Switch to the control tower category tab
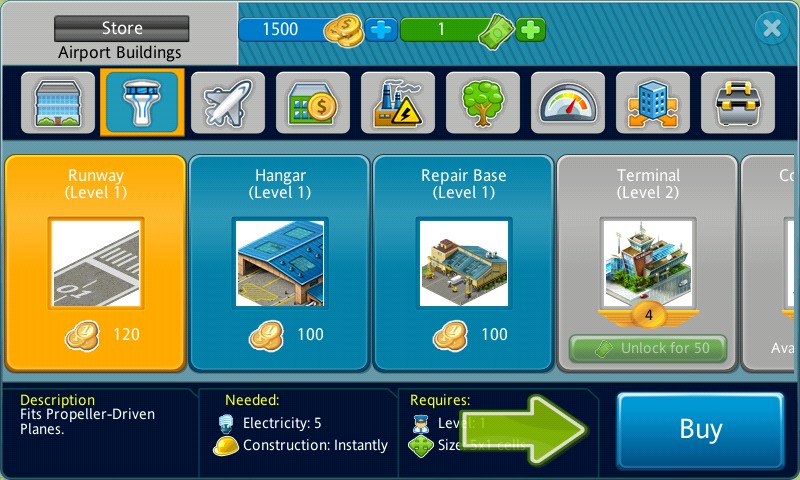 tap(142, 103)
